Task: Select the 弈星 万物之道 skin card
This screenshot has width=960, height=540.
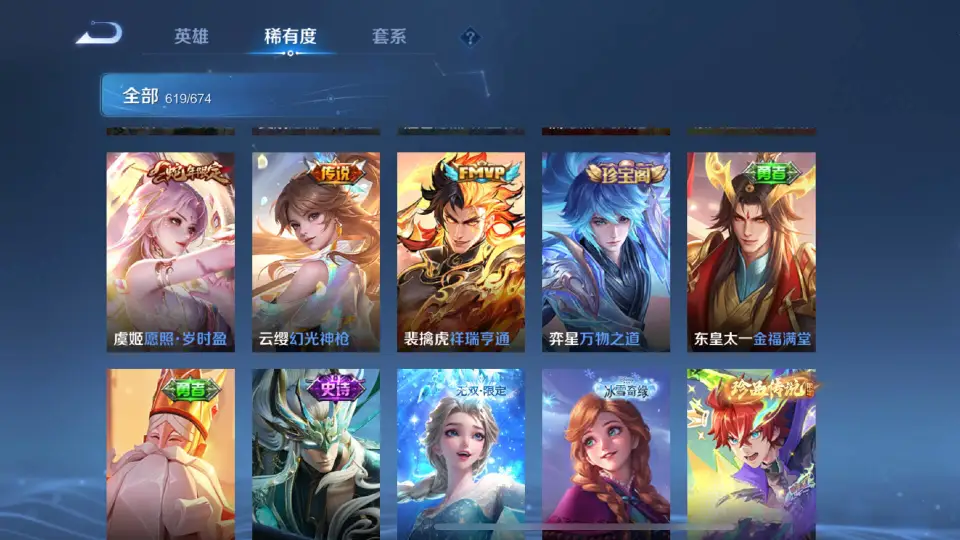Action: coord(606,251)
